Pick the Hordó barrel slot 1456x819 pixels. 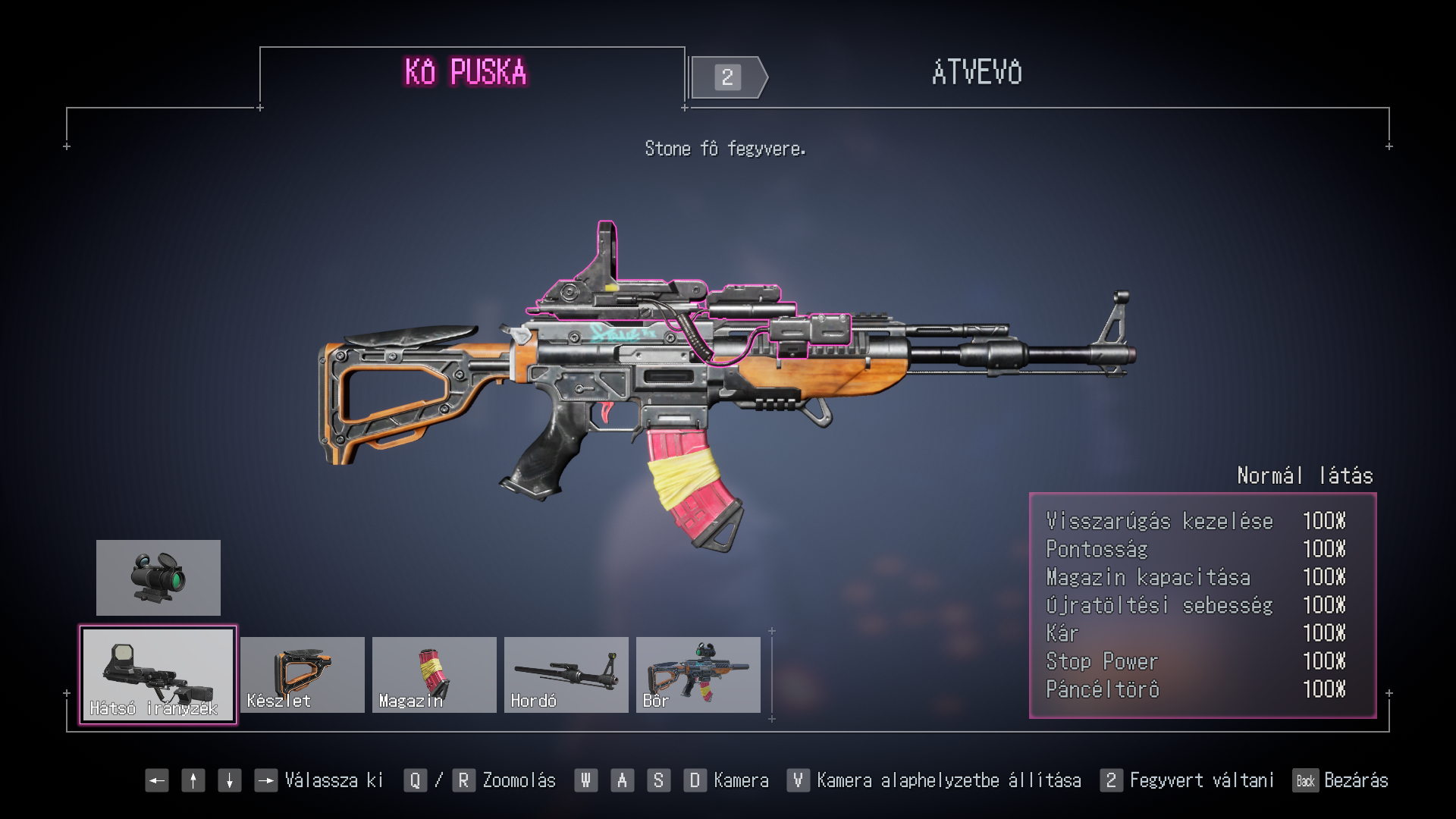click(566, 675)
